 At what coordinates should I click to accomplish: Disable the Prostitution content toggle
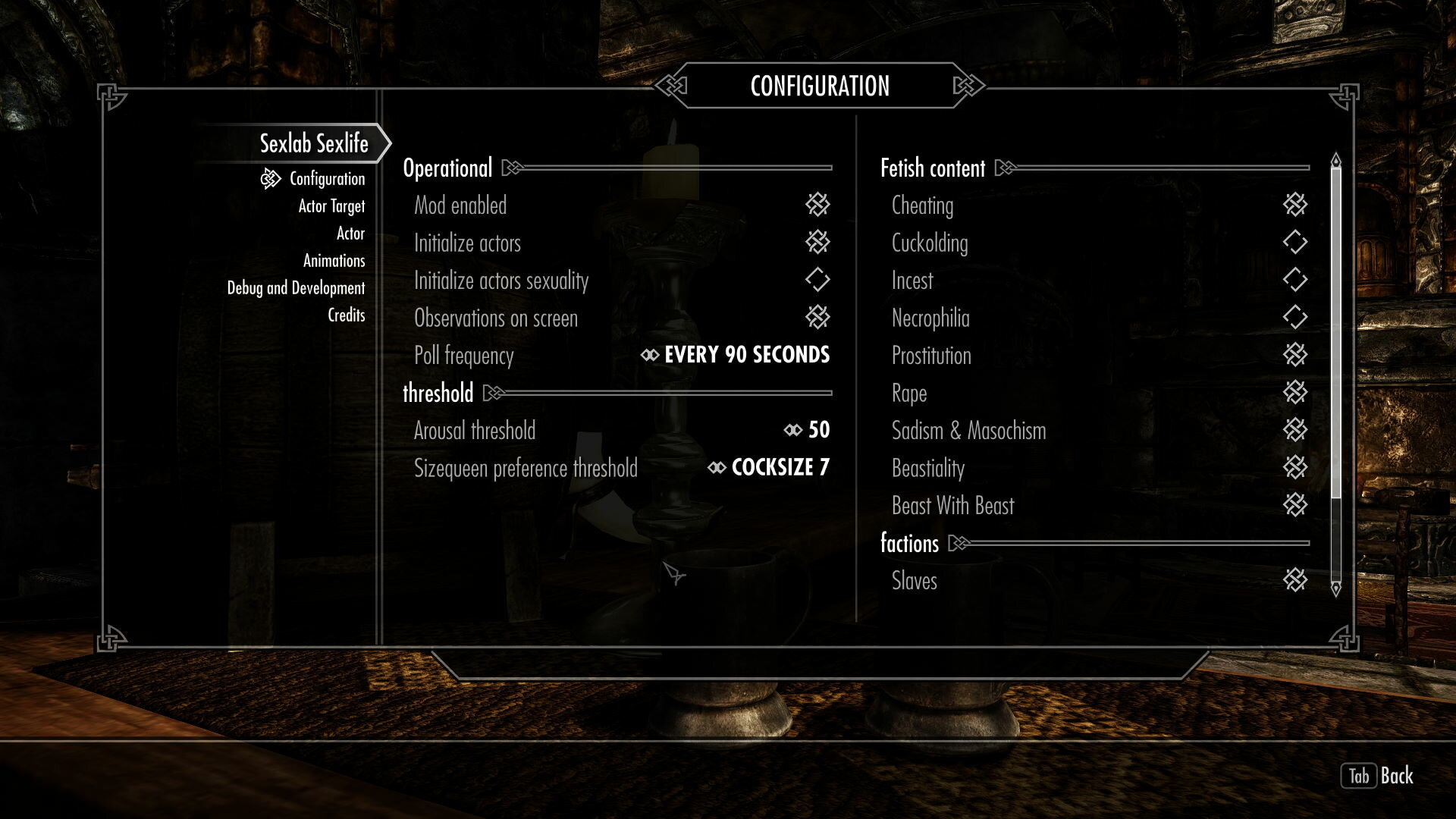[x=1294, y=356]
